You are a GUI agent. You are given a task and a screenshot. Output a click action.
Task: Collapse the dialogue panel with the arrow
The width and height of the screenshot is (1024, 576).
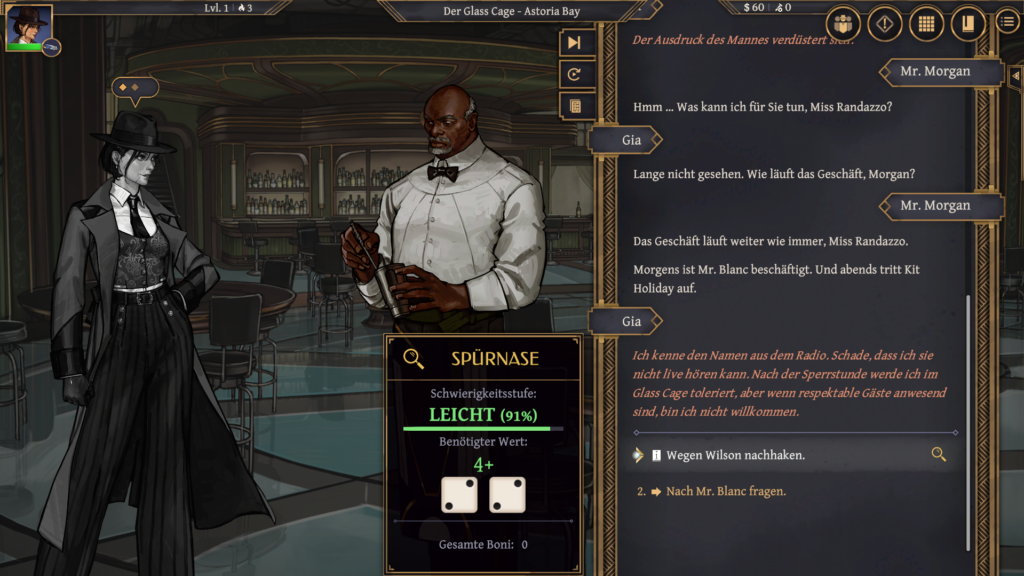[x=1015, y=75]
